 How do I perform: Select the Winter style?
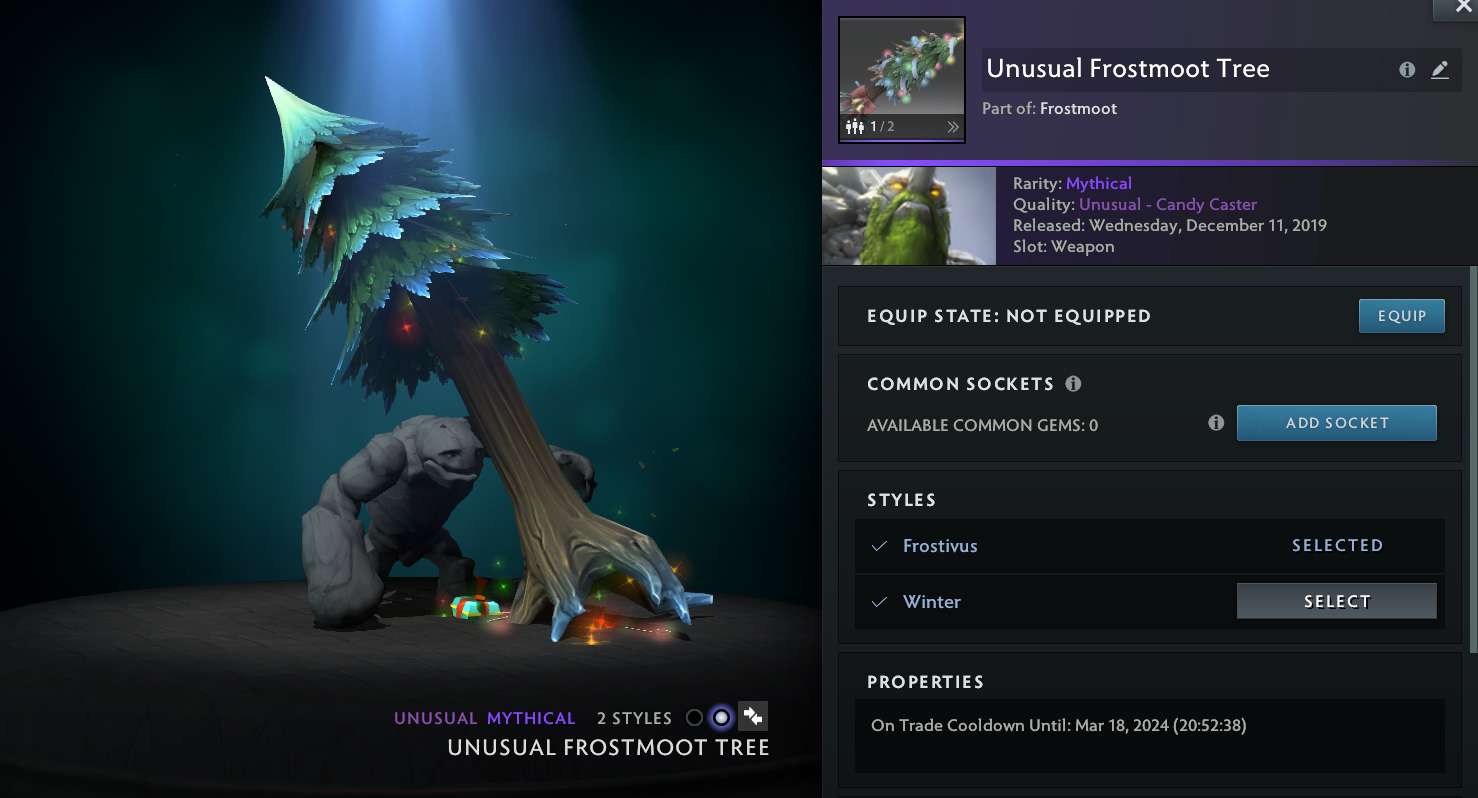[1336, 601]
